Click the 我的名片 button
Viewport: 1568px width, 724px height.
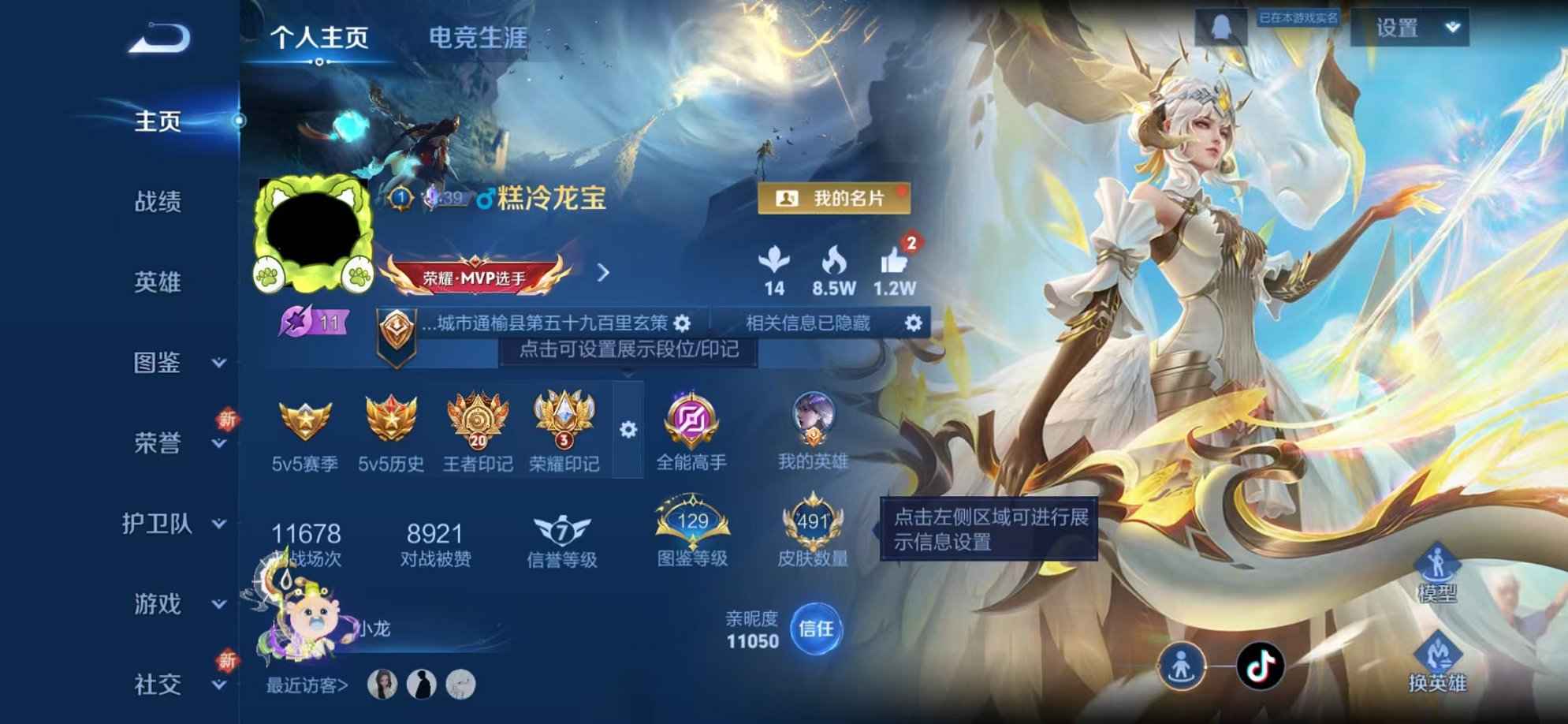click(x=834, y=198)
